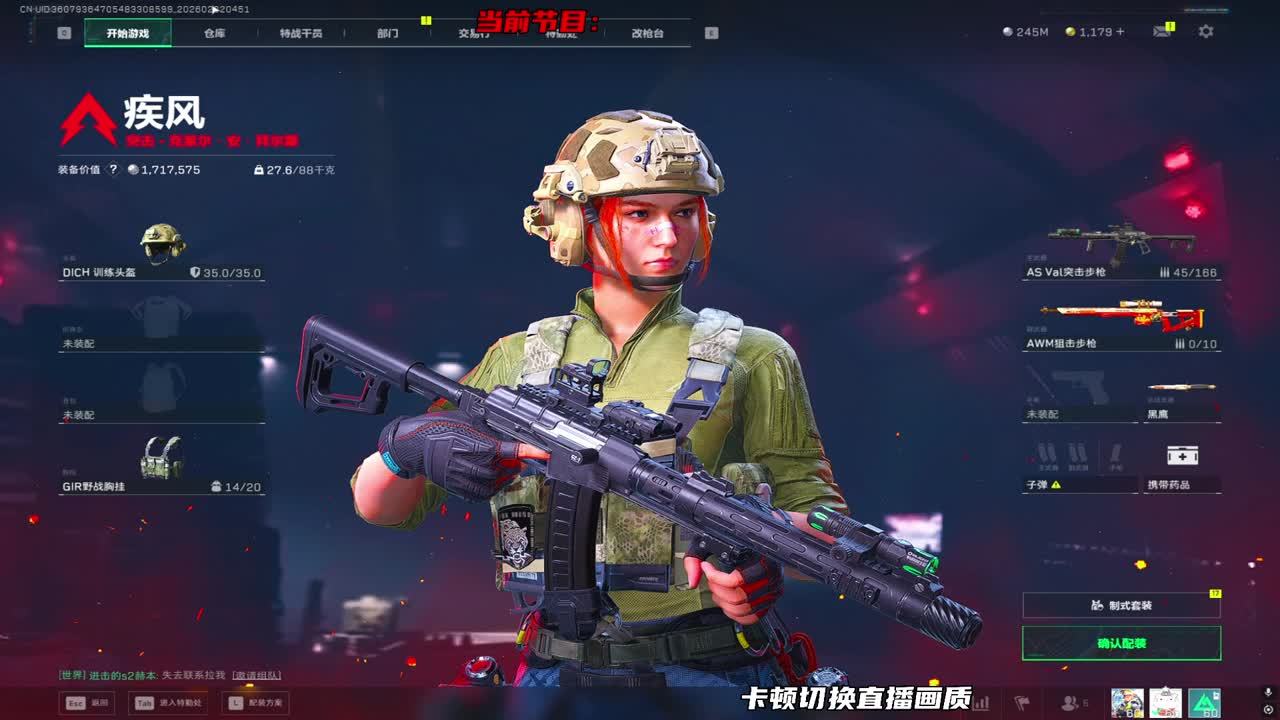This screenshot has width=1280, height=720.
Task: Open the 仓库 warehouse tab
Action: point(215,33)
